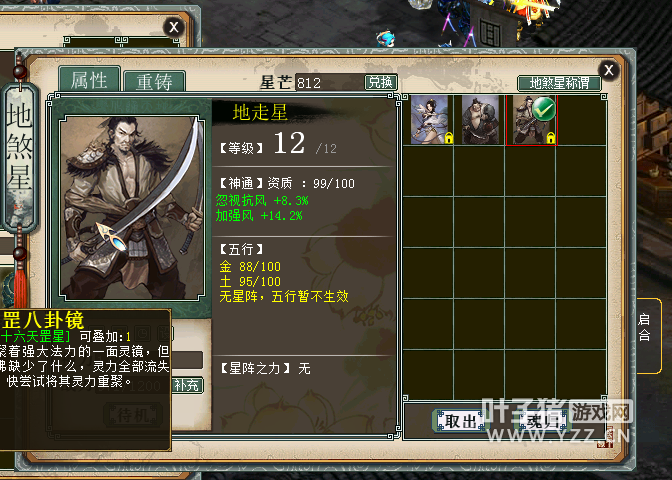This screenshot has height=480, width=672.
Task: Open the 重铸 reforge tab
Action: click(153, 82)
